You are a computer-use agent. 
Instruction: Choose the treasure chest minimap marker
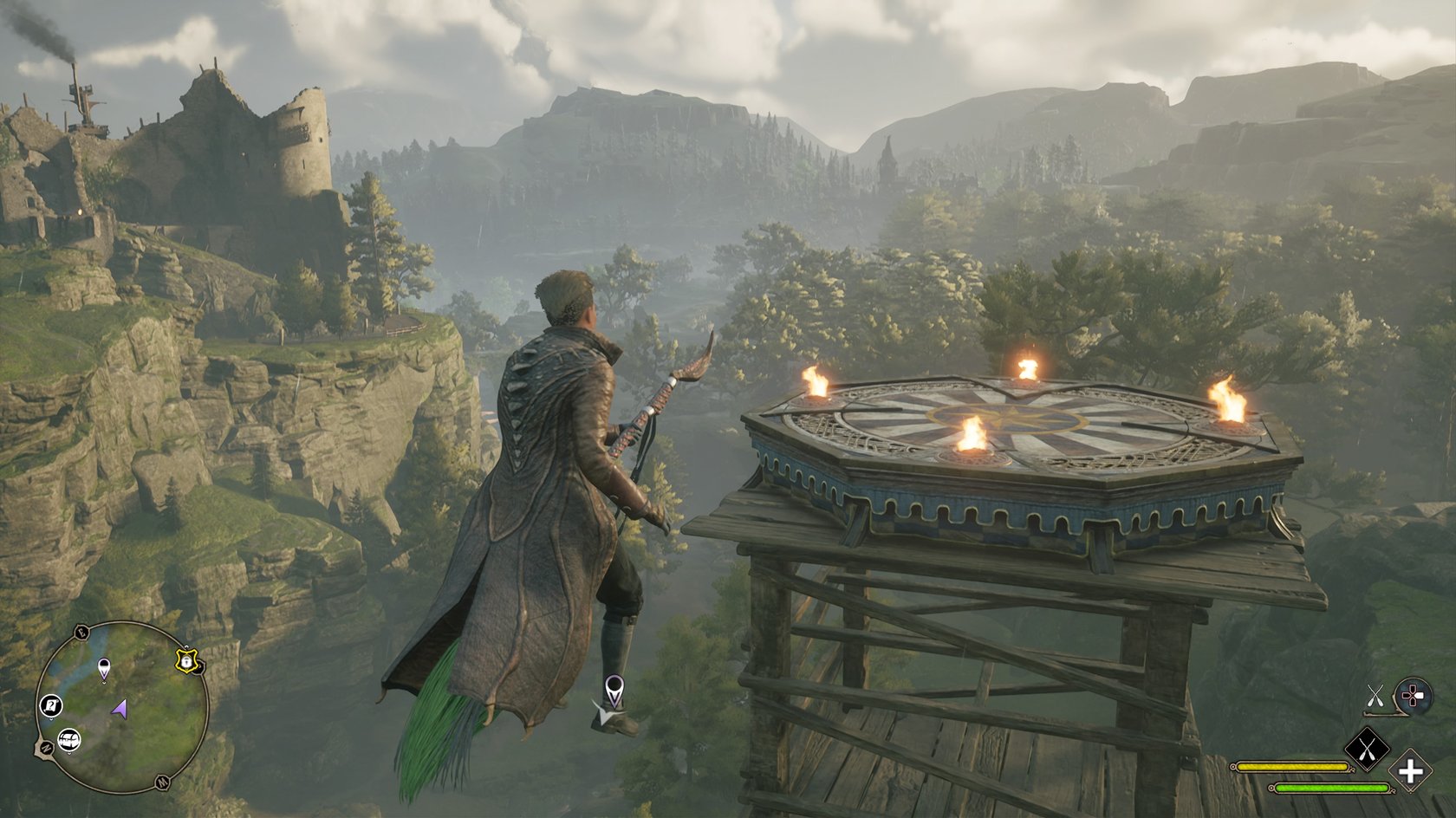pyautogui.click(x=69, y=740)
